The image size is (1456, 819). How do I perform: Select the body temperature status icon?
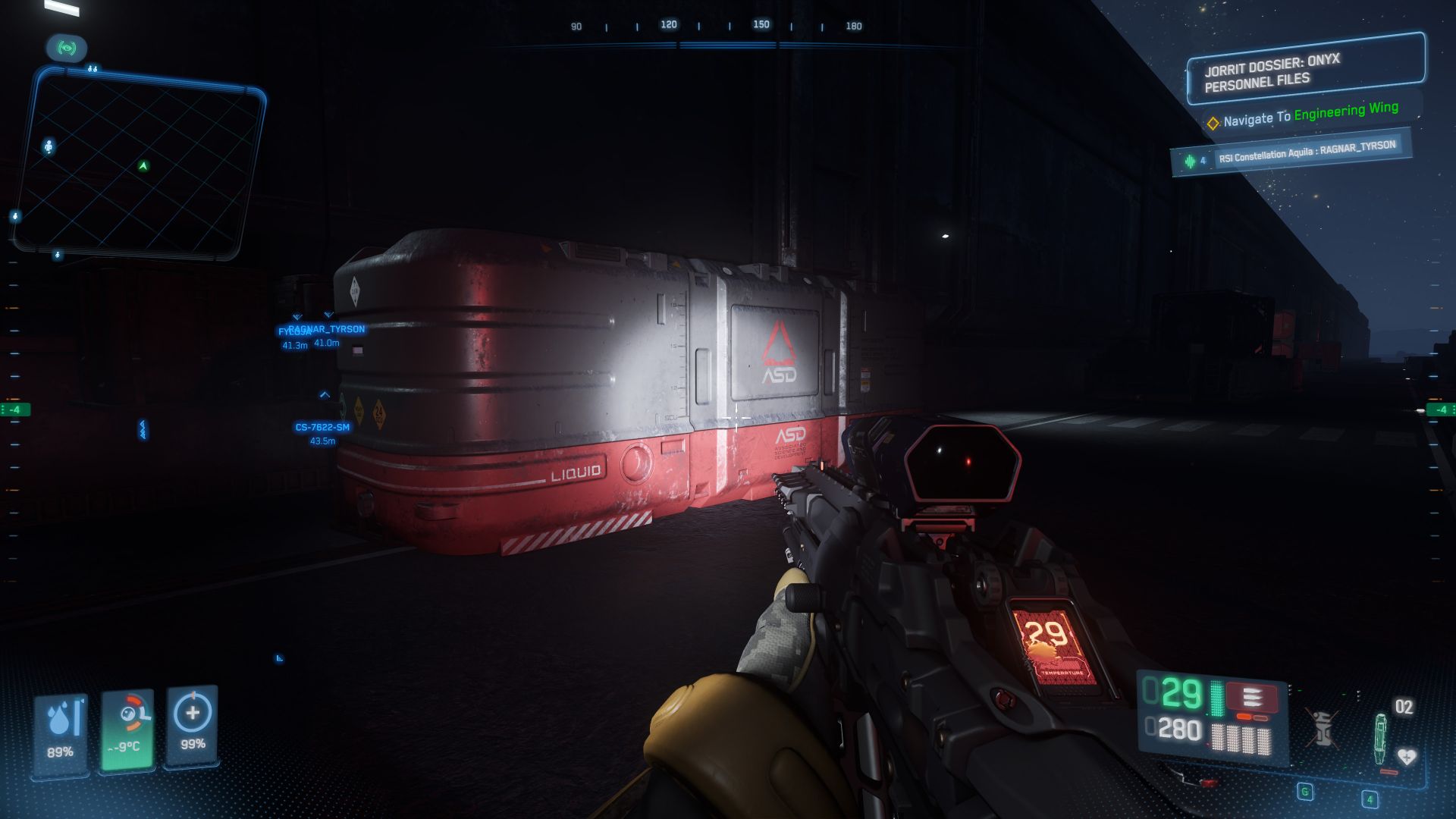[128, 729]
